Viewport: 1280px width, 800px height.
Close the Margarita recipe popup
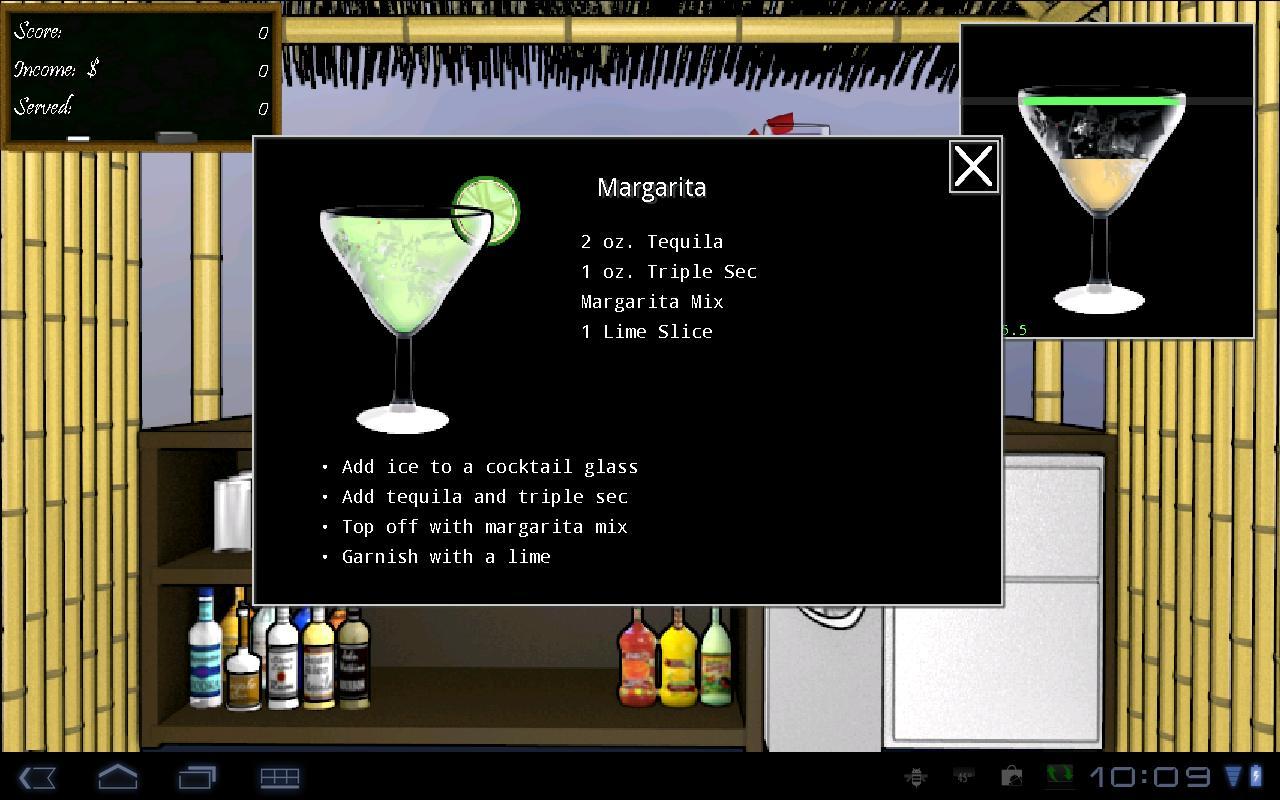(972, 167)
